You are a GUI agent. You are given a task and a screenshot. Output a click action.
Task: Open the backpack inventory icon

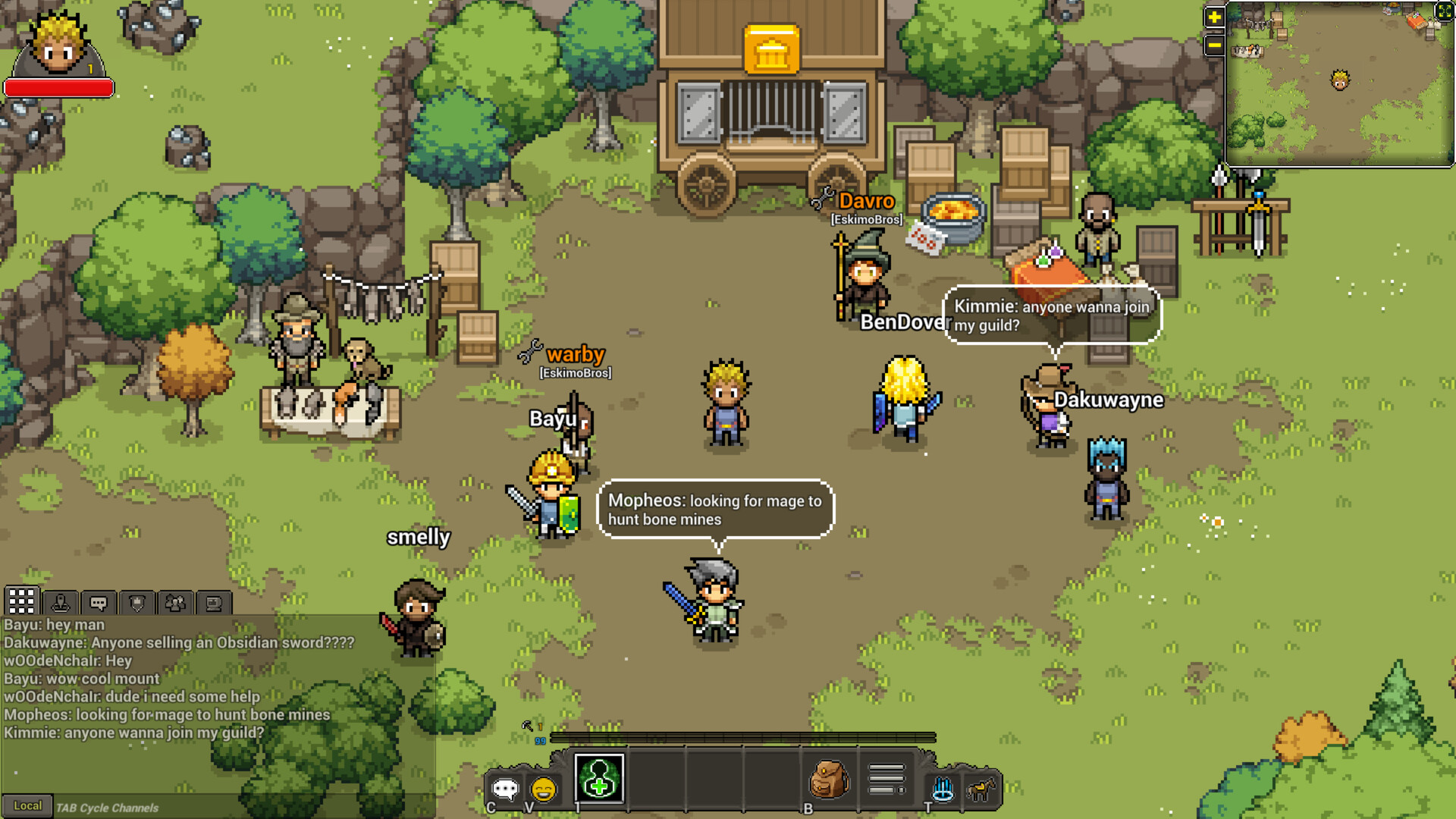[x=829, y=781]
